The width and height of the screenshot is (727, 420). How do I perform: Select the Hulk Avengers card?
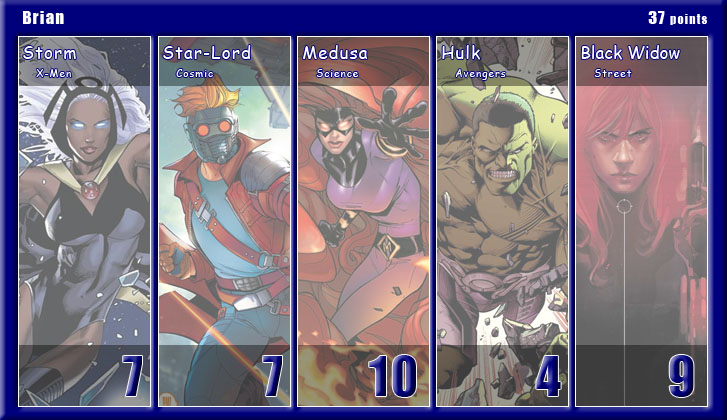point(502,222)
